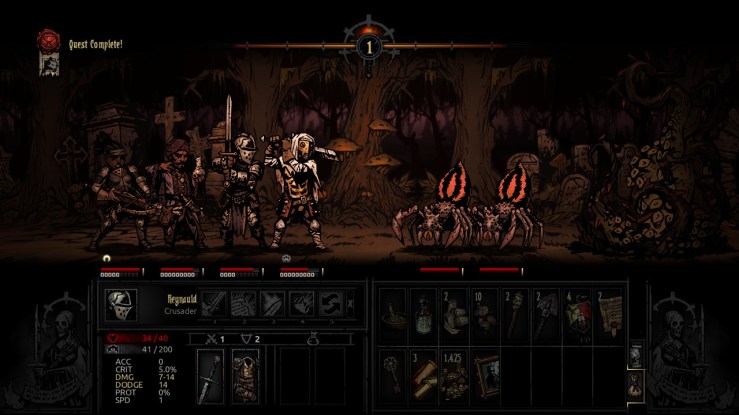
Task: Switch to the map tab
Action: (x=633, y=355)
